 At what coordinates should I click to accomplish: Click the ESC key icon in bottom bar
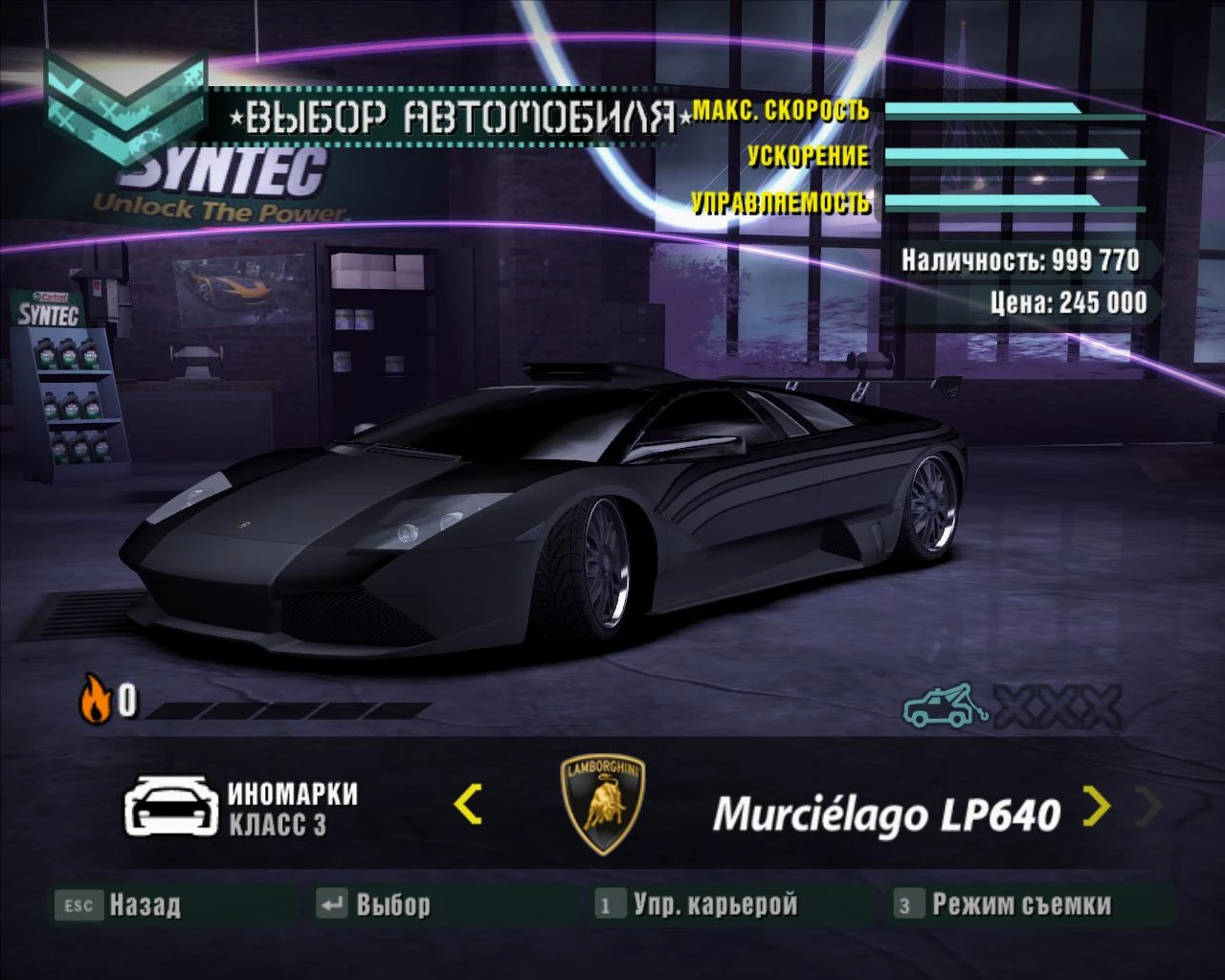[78, 902]
